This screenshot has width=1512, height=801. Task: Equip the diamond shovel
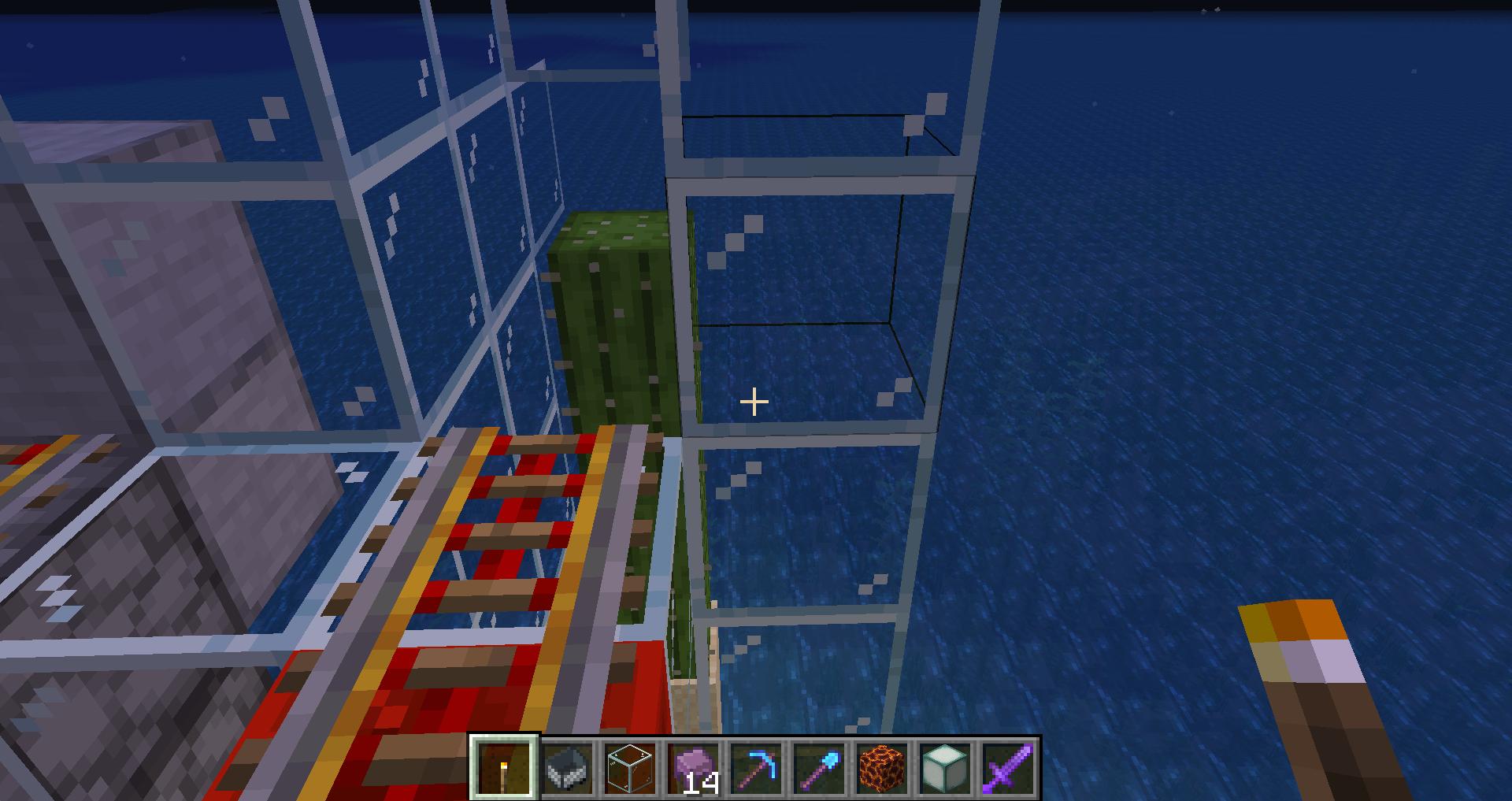[820, 768]
